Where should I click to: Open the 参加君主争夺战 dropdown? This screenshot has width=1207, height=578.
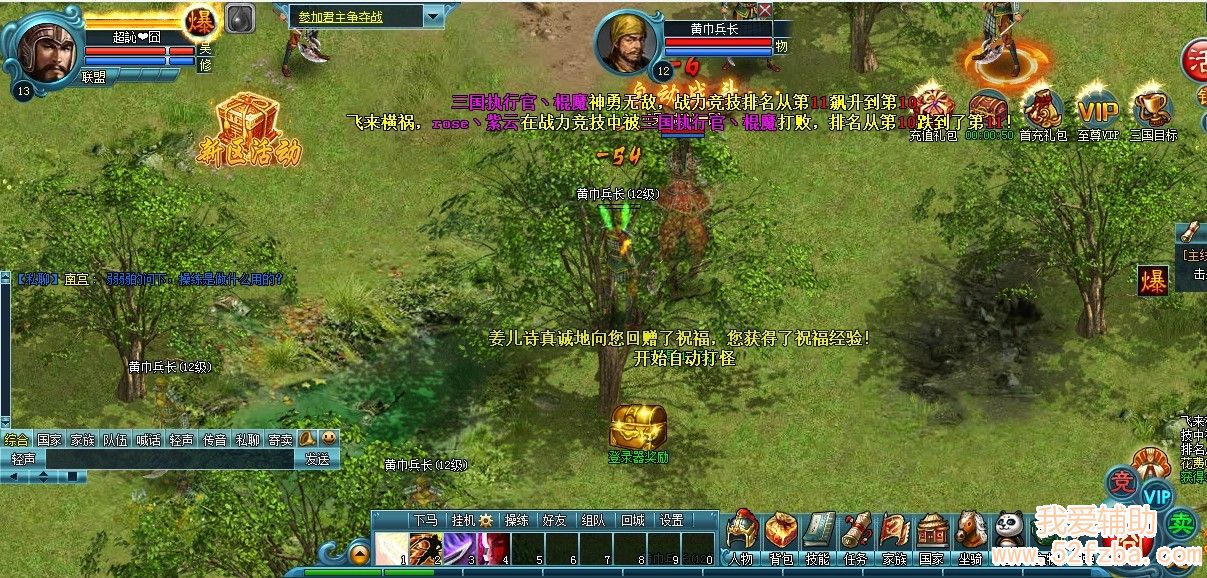(433, 17)
